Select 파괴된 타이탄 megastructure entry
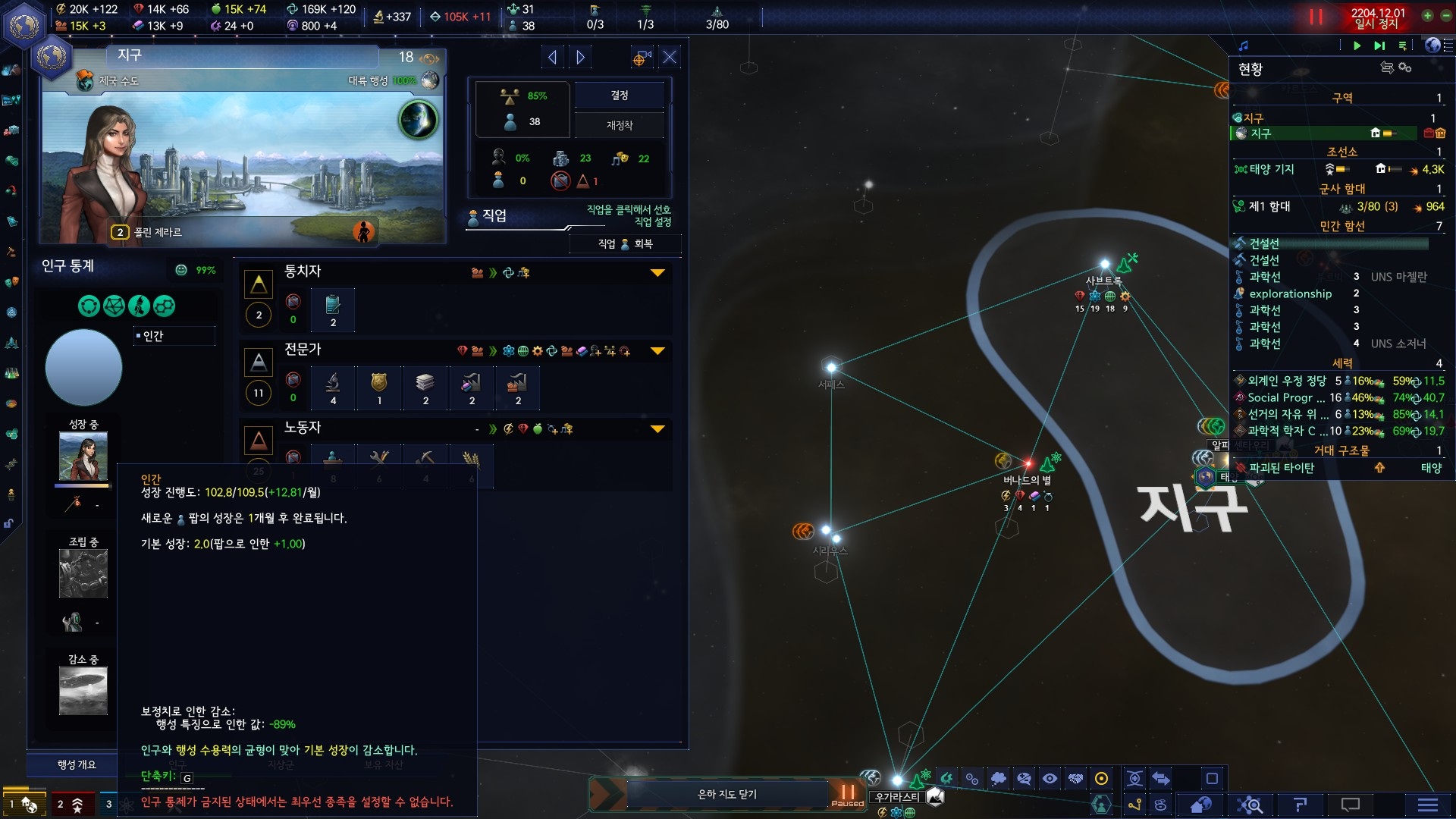Viewport: 1456px width, 819px height. click(x=1282, y=468)
